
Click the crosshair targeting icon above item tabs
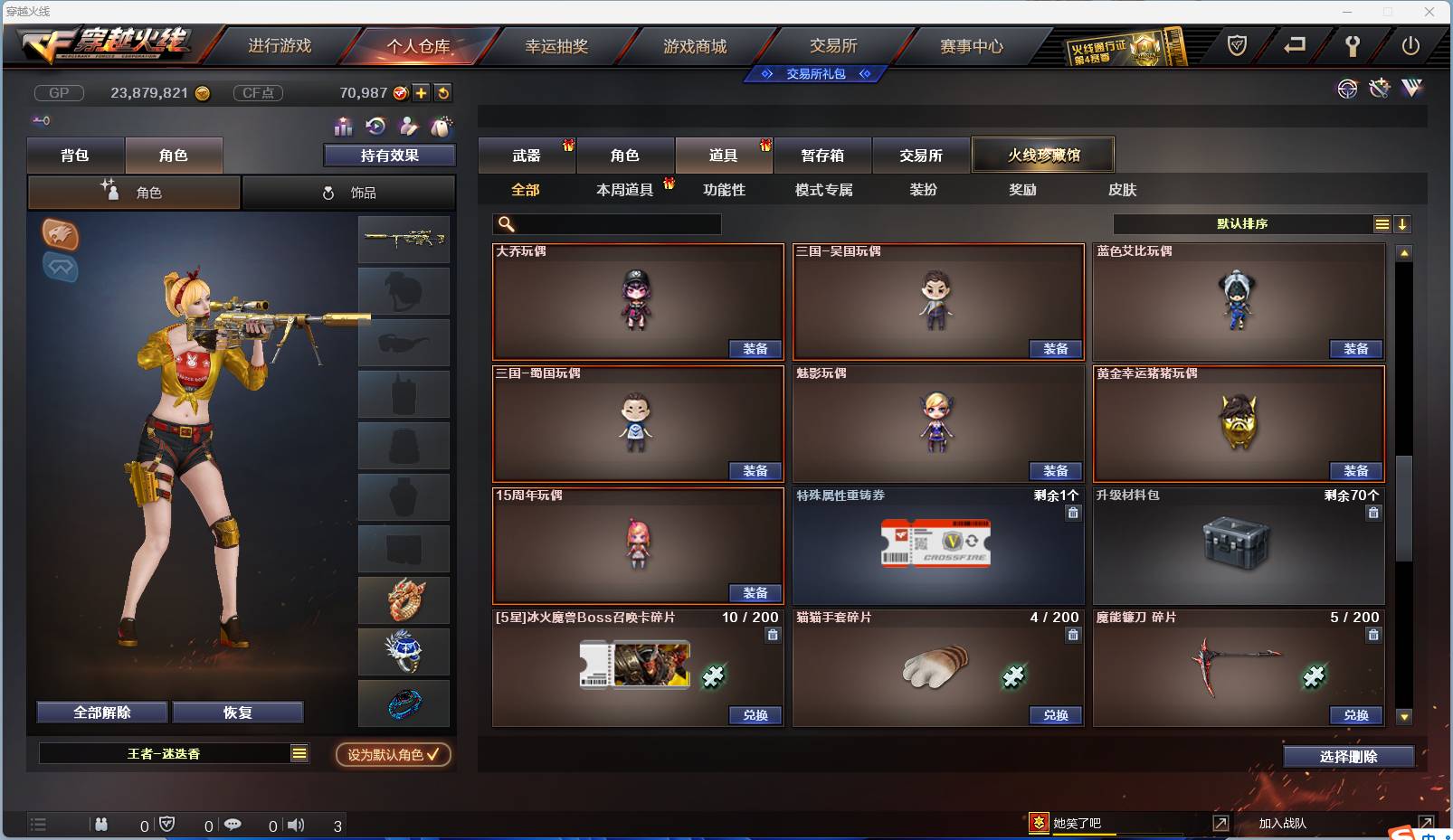[1347, 89]
